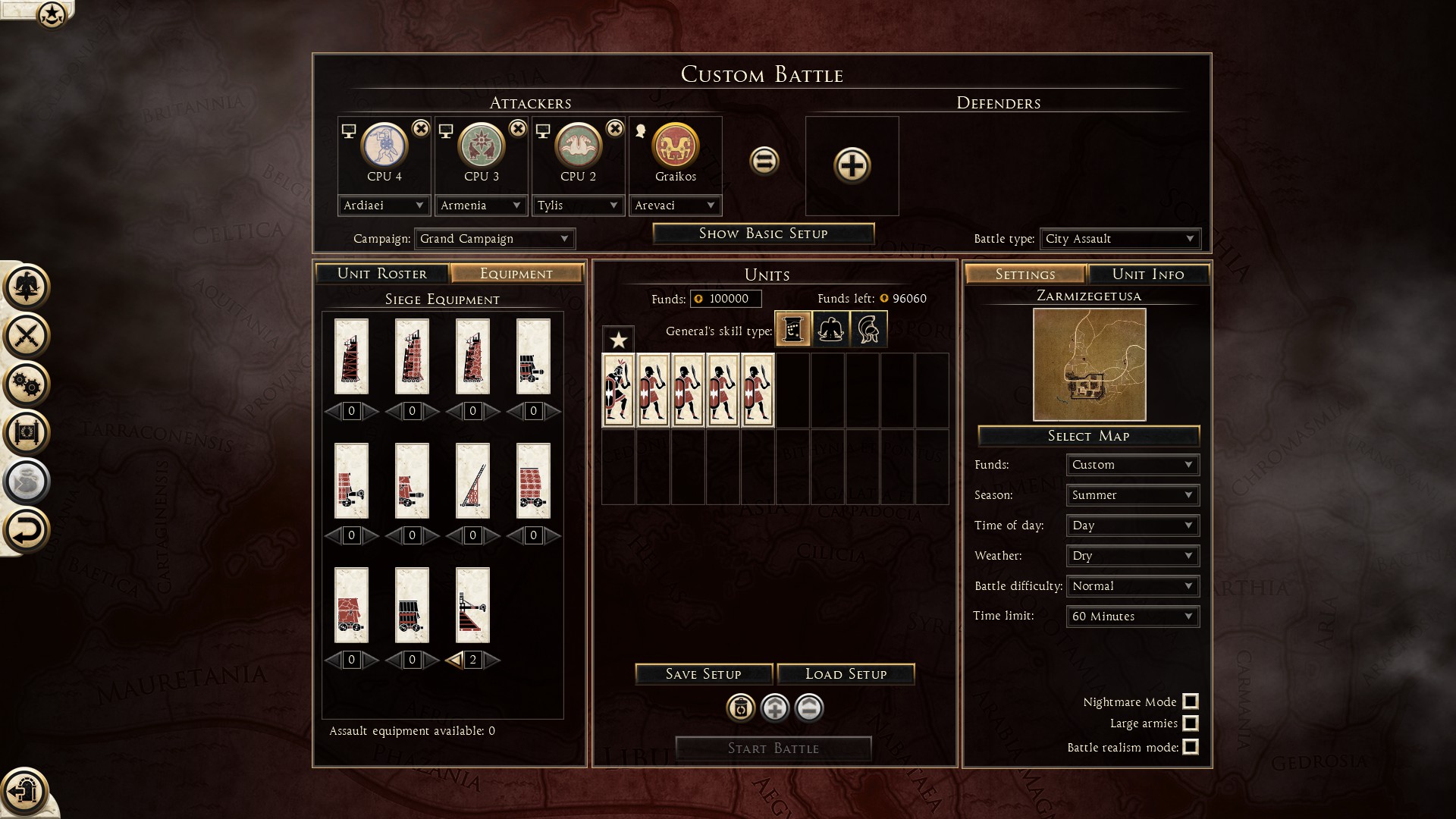Open the Season dropdown
Image resolution: width=1456 pixels, height=819 pixels.
point(1132,495)
